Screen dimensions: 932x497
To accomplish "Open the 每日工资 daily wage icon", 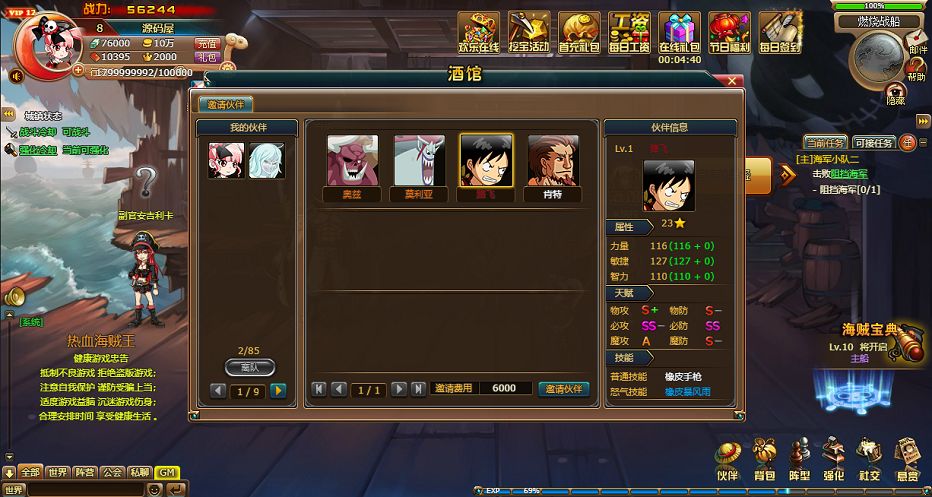I will pos(630,33).
